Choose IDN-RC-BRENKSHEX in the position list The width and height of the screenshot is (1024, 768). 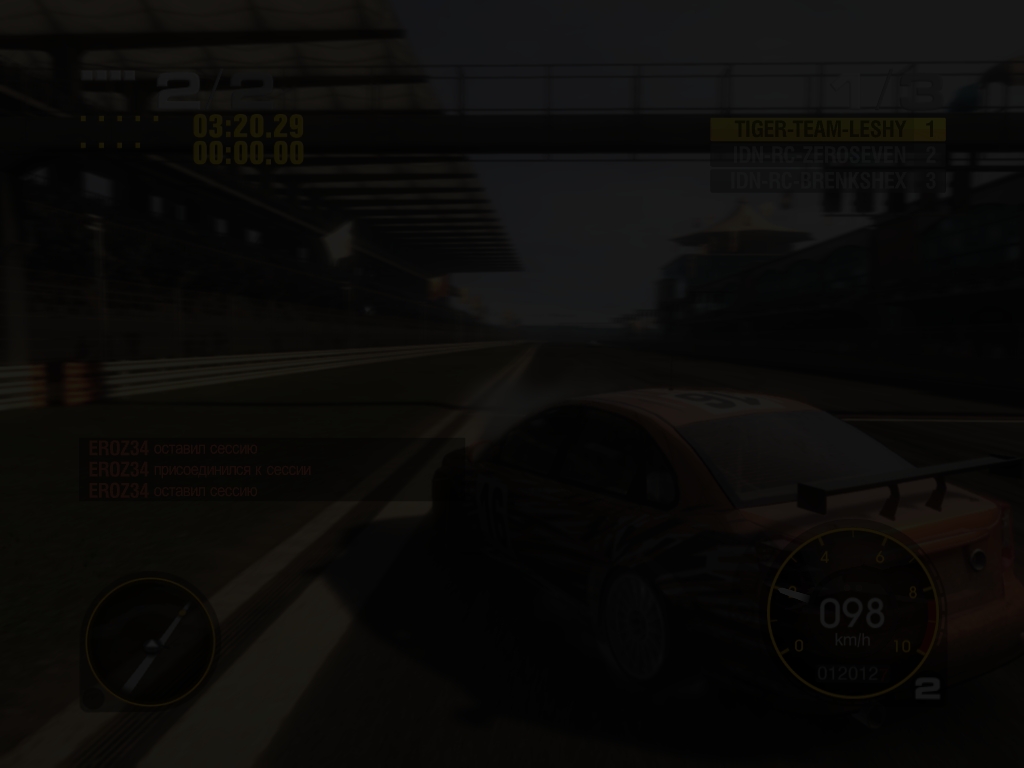pos(826,181)
